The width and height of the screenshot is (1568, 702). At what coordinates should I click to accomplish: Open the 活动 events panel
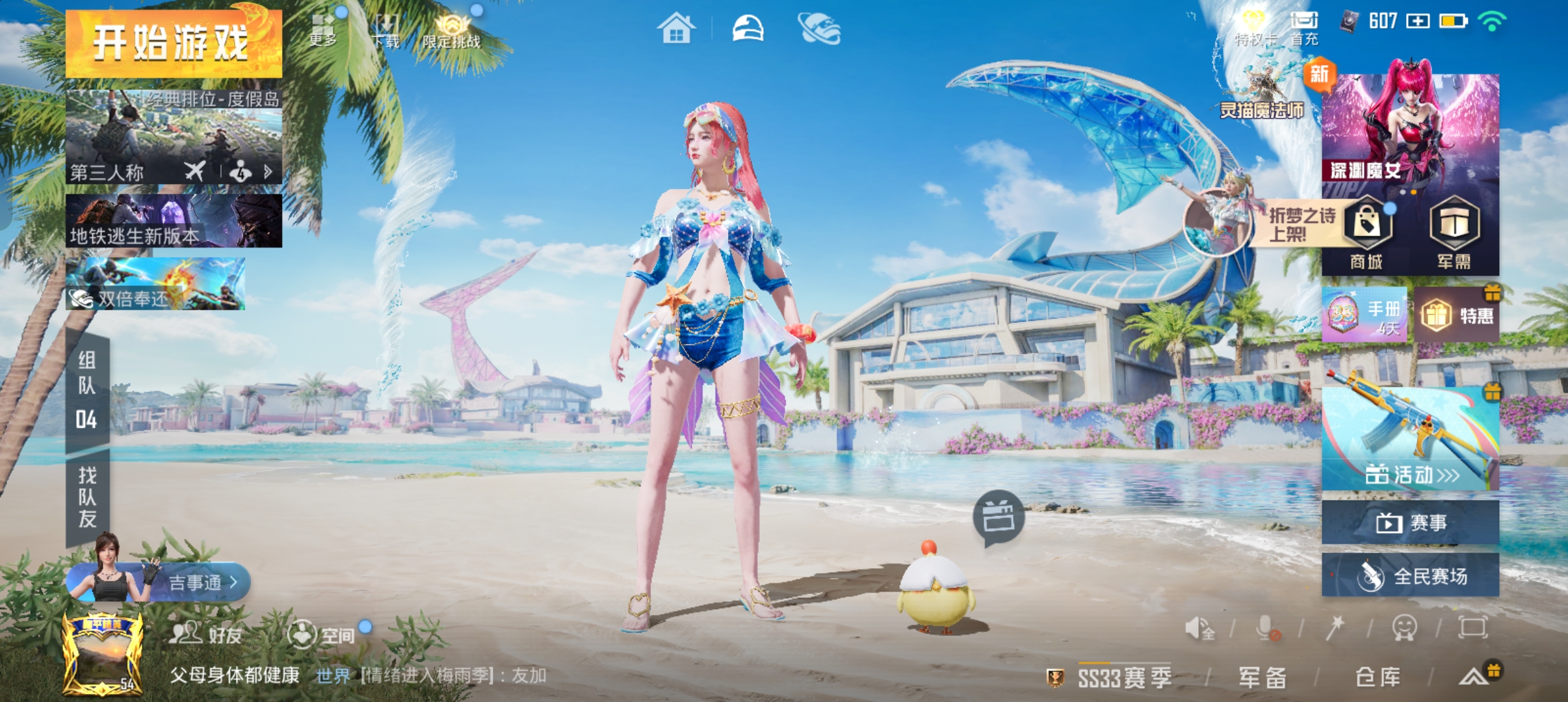pos(1411,439)
